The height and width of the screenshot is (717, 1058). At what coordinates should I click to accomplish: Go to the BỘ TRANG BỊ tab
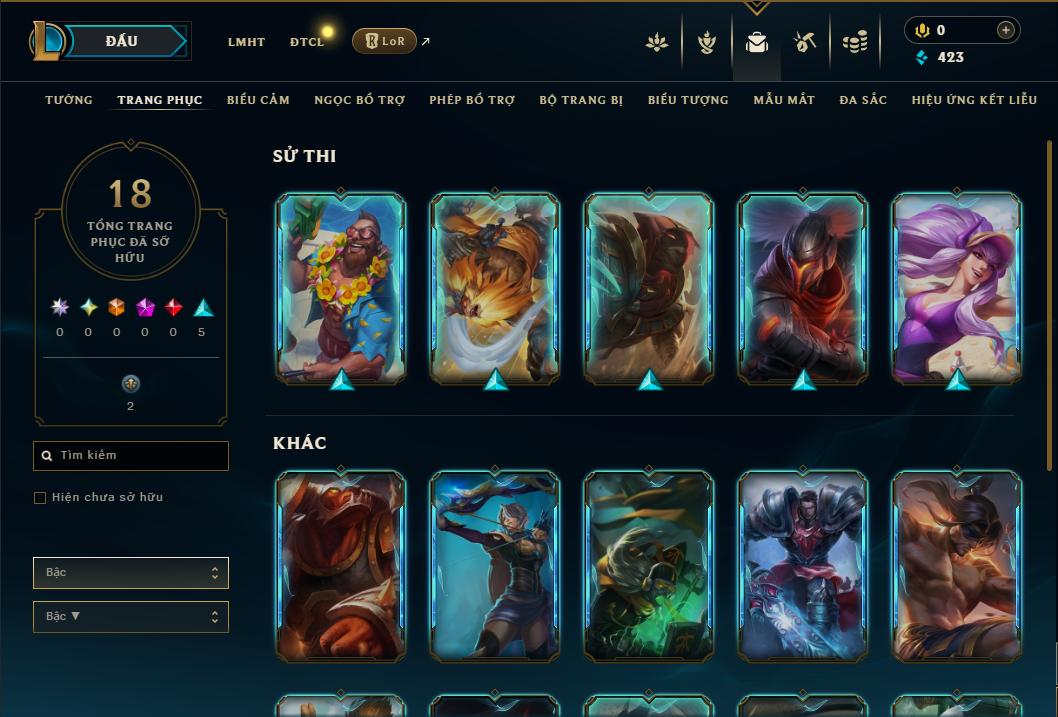tap(581, 100)
